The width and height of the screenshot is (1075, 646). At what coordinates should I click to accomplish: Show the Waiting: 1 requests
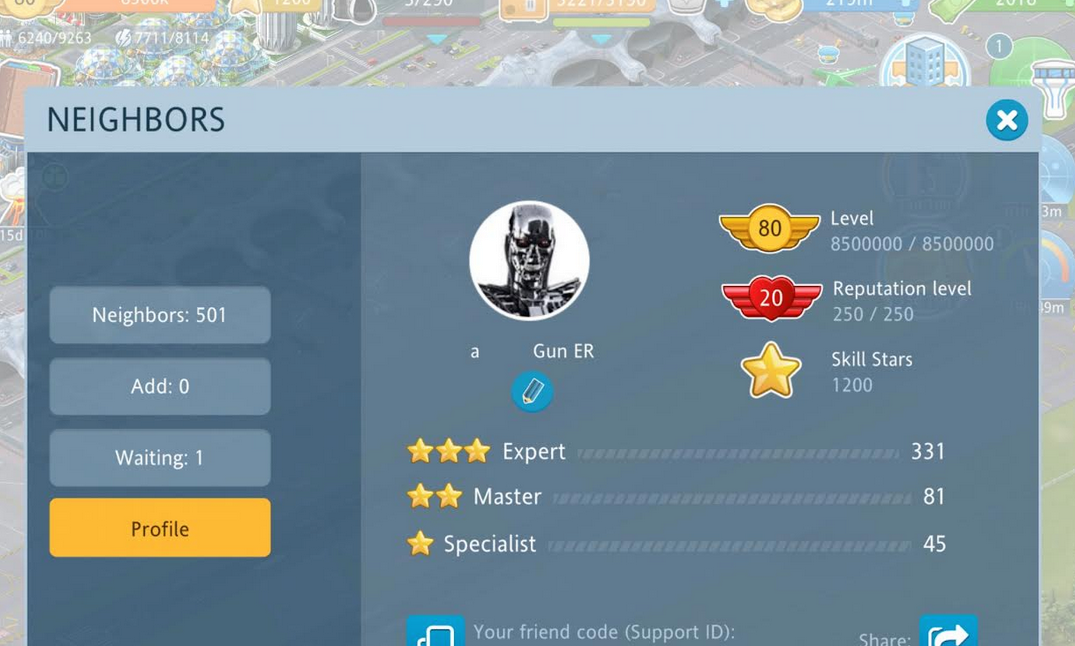pos(160,458)
